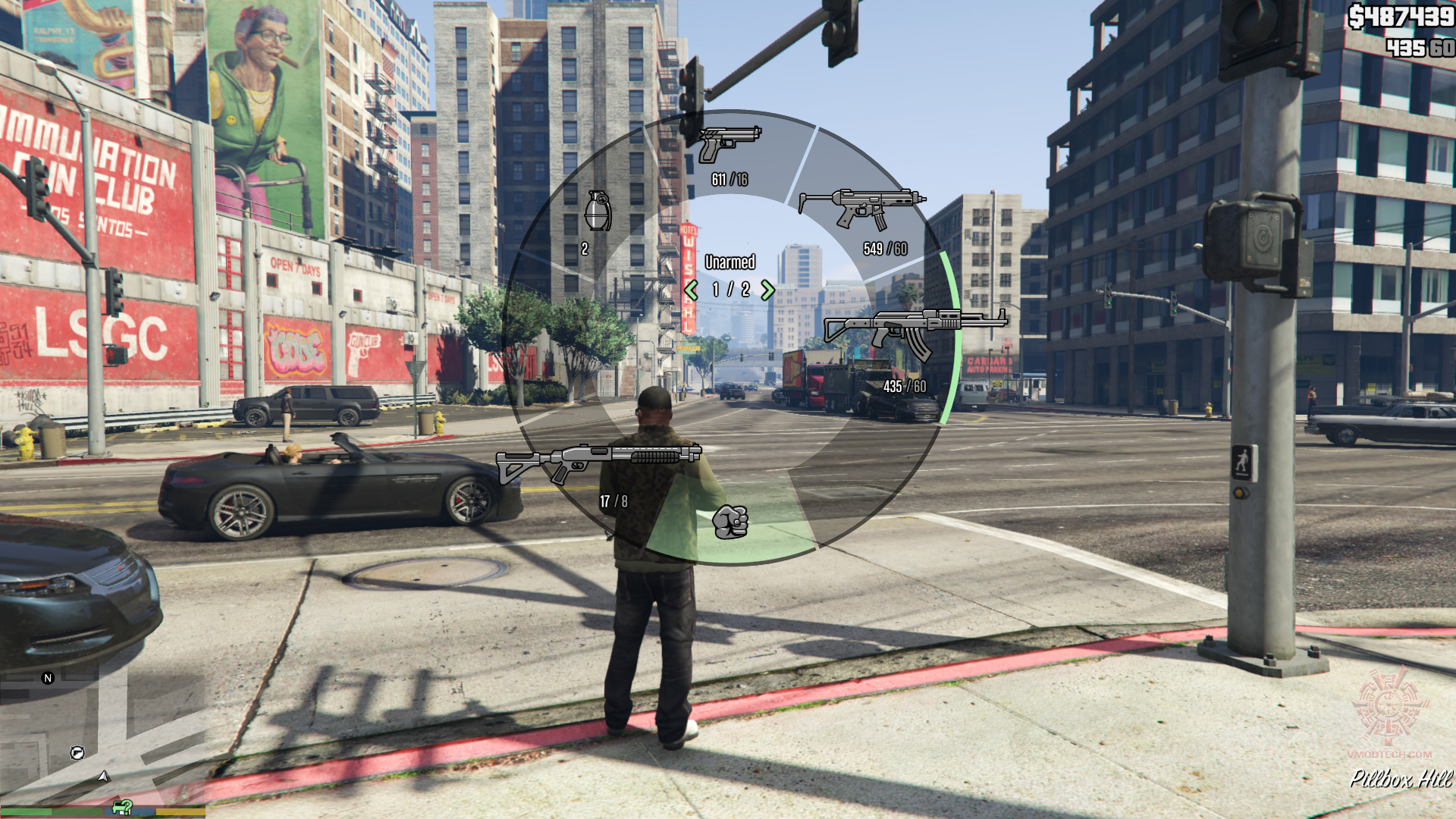Image resolution: width=1456 pixels, height=819 pixels.
Task: Pick the grenade in the weapon wheel
Action: [x=598, y=211]
